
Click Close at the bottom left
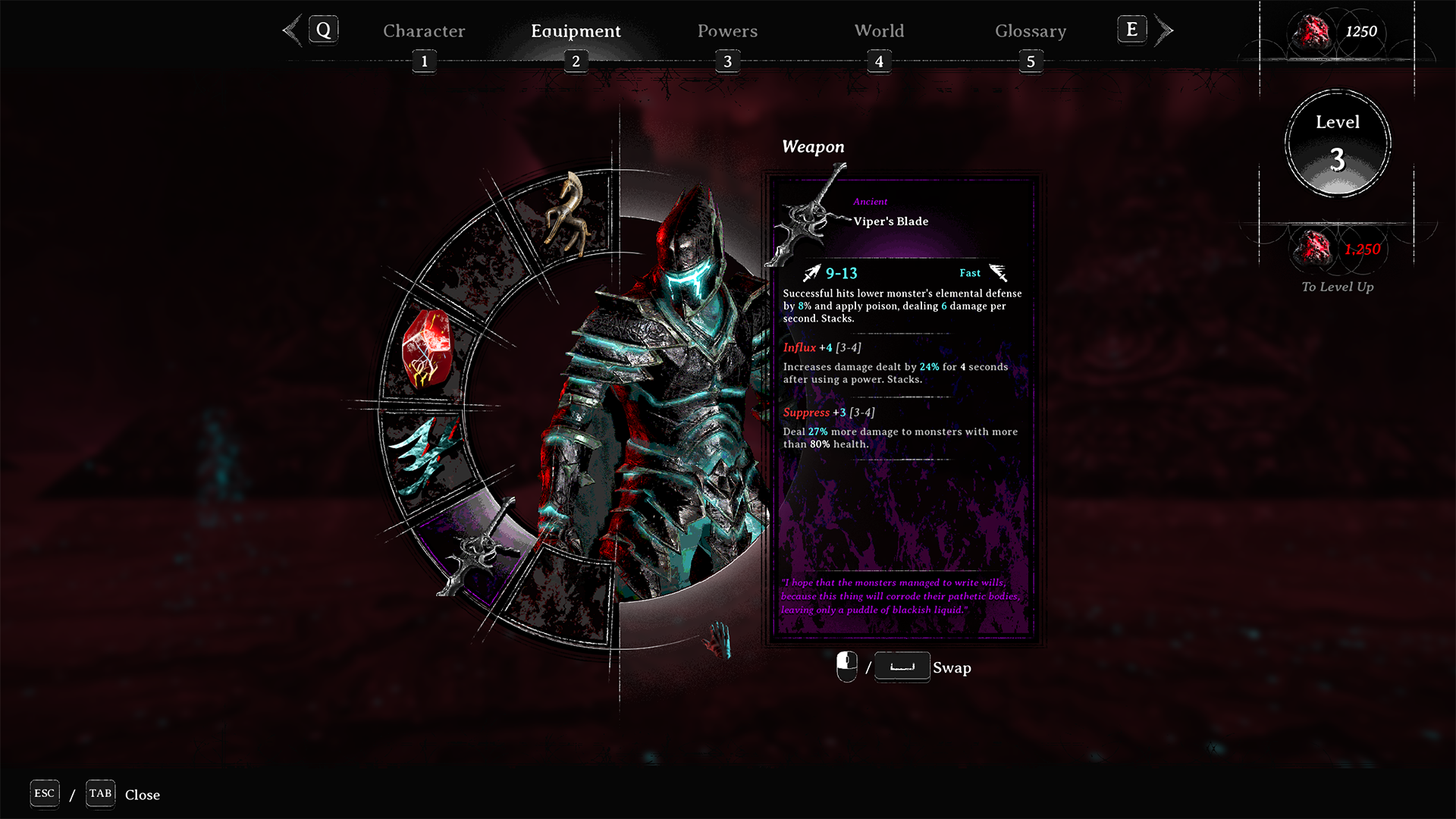pos(143,795)
